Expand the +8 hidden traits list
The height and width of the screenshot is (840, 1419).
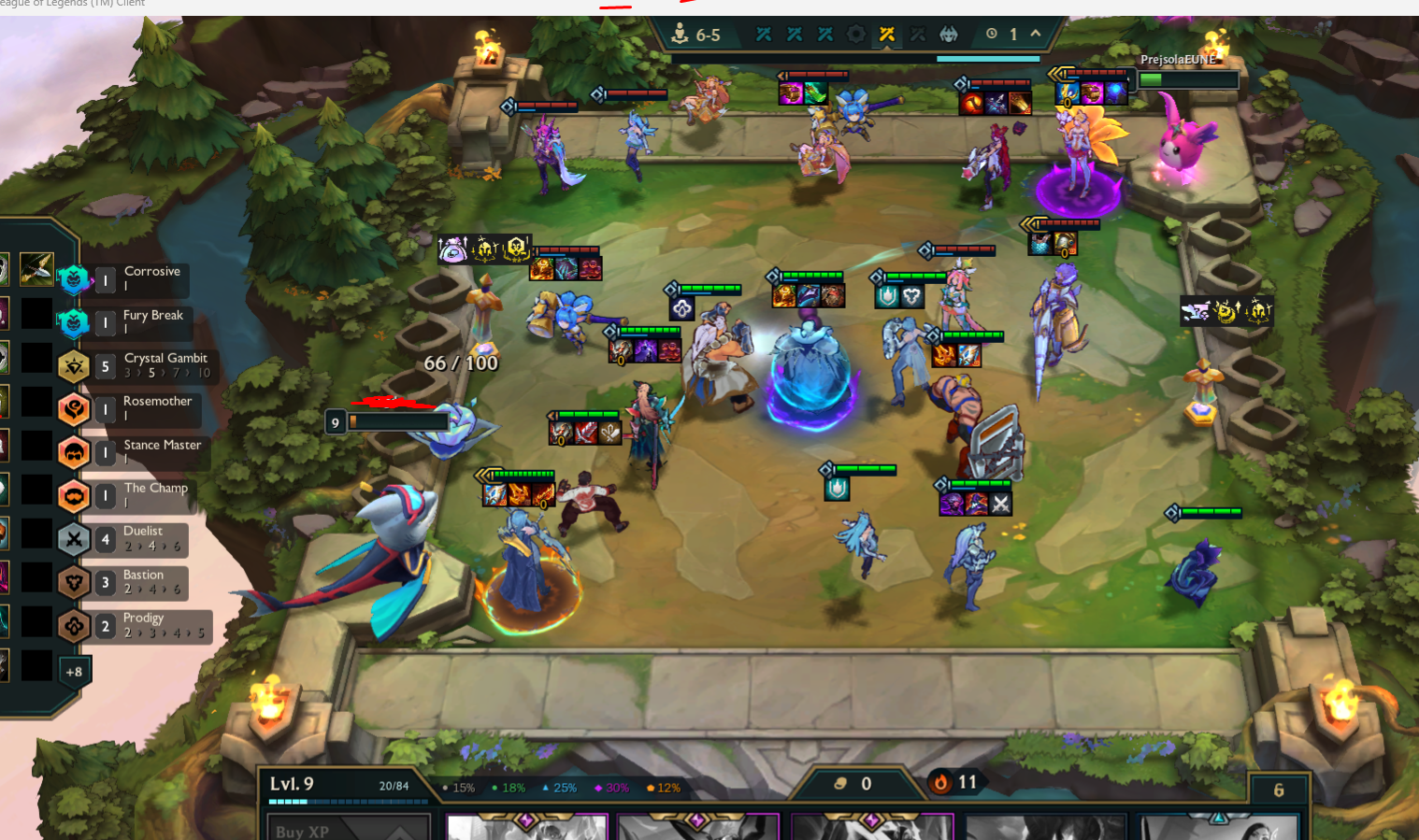point(74,672)
